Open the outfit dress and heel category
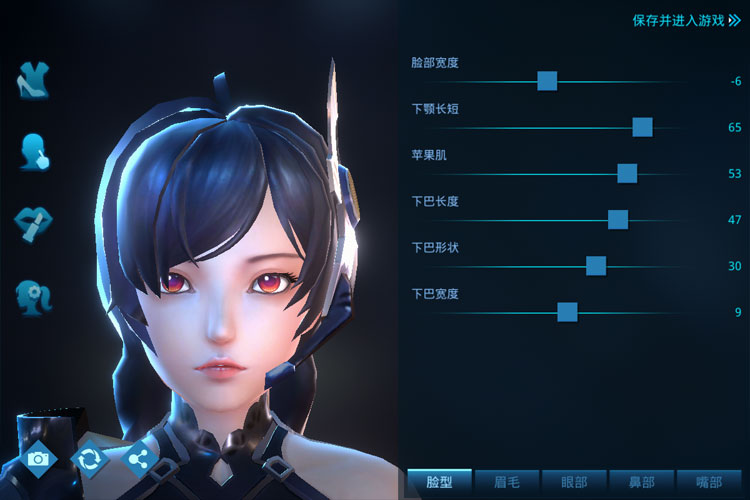750x500 pixels. [34, 80]
